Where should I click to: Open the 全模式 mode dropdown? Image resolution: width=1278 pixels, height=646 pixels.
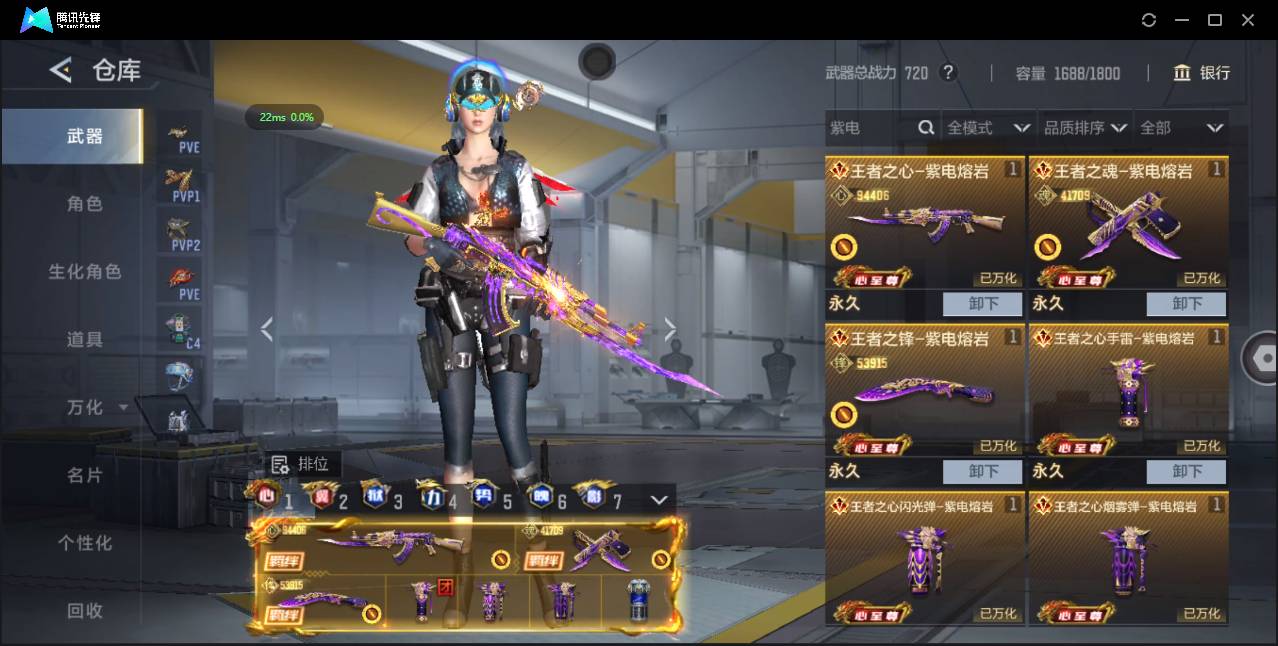[988, 128]
